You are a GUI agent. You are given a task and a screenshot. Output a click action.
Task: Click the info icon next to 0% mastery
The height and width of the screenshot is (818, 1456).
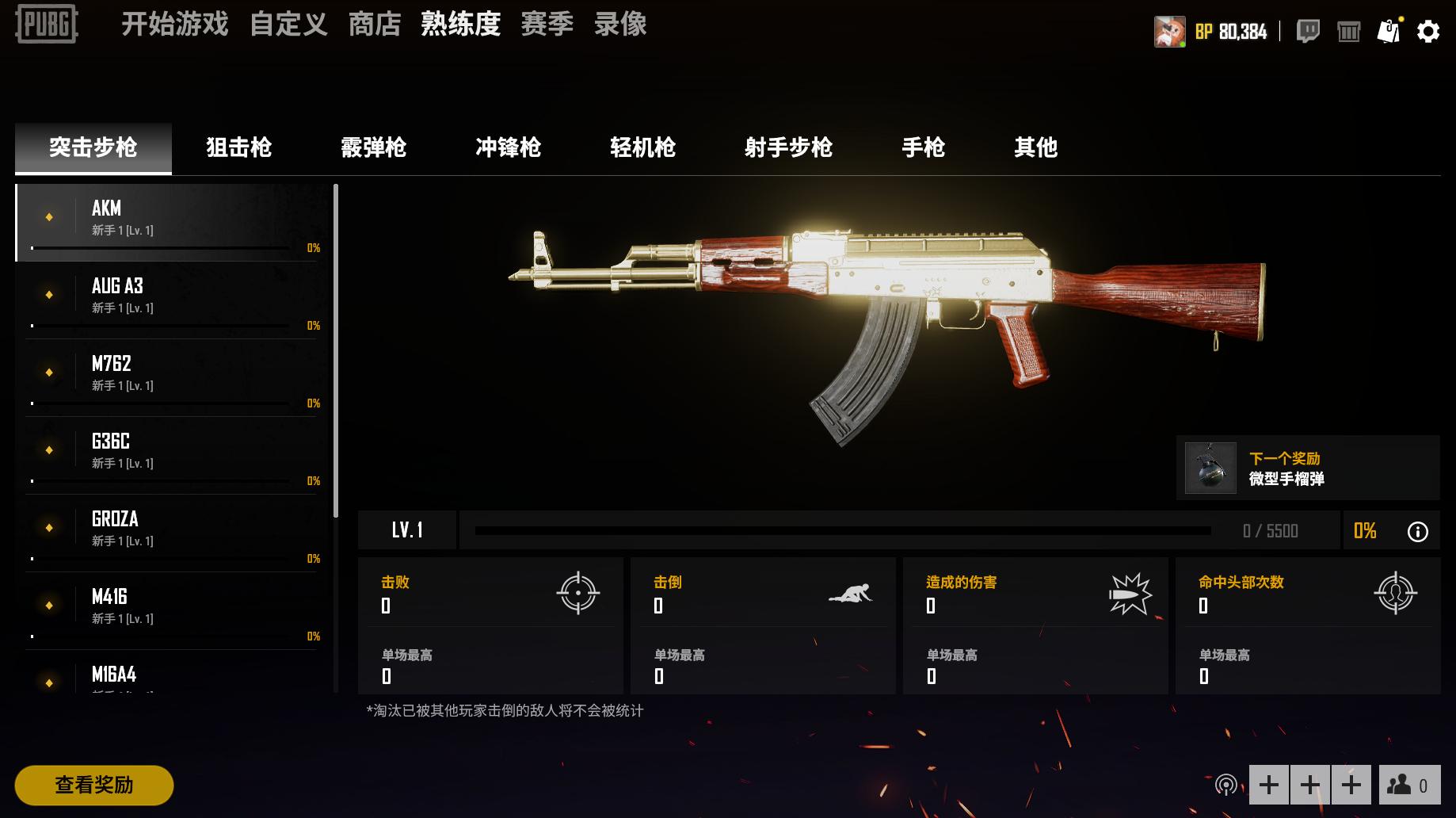pyautogui.click(x=1418, y=530)
